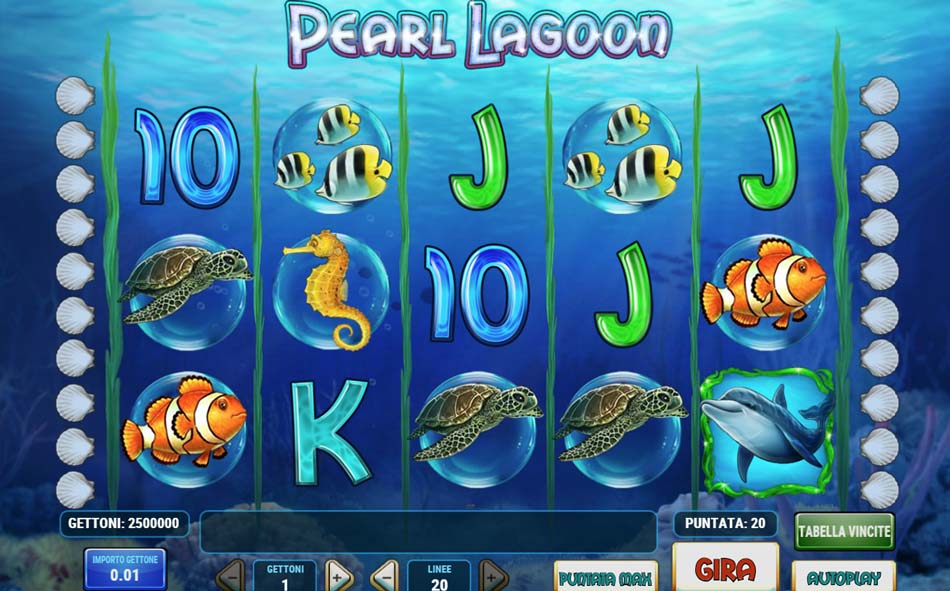Increase the Gettoni coin count
The height and width of the screenshot is (591, 950).
pyautogui.click(x=337, y=577)
